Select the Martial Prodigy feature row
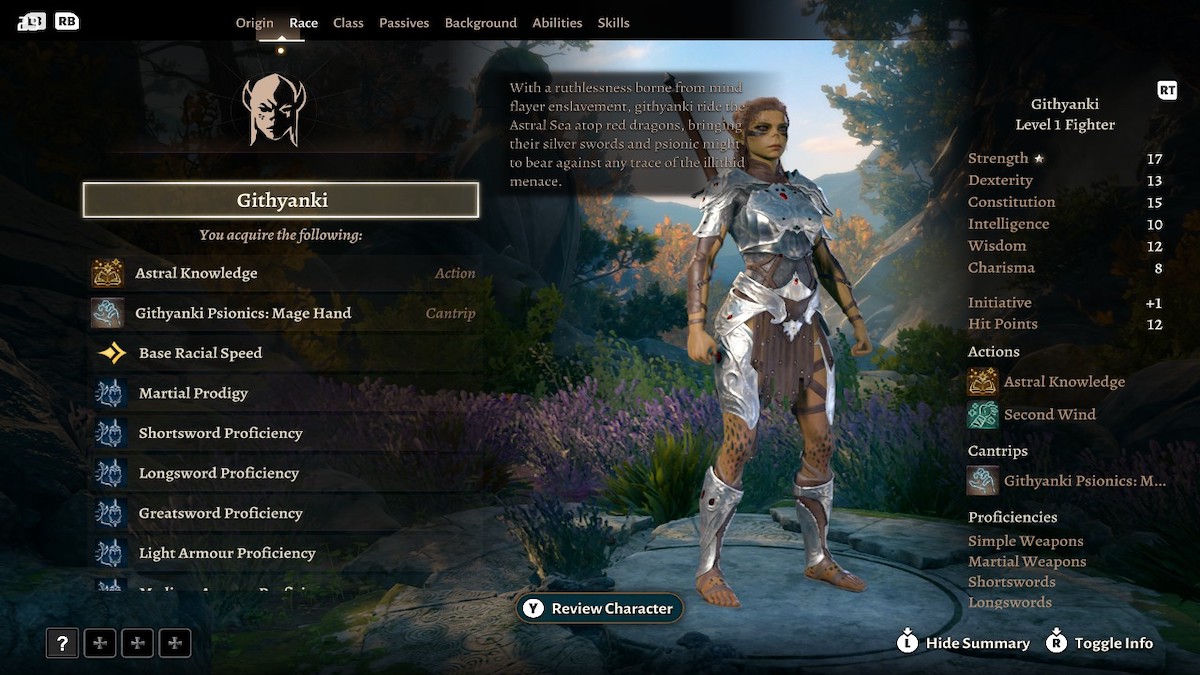 tap(281, 393)
